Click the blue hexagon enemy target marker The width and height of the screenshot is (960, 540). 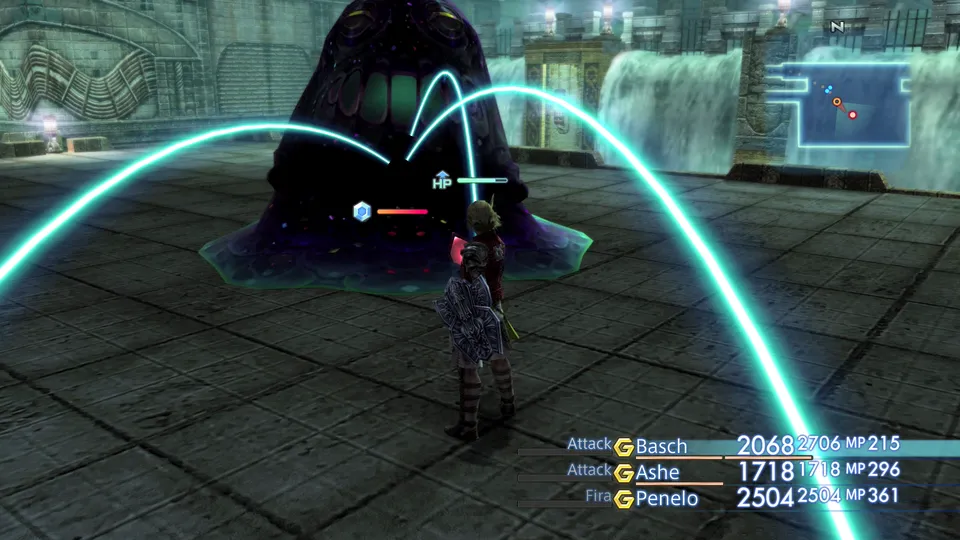click(362, 211)
